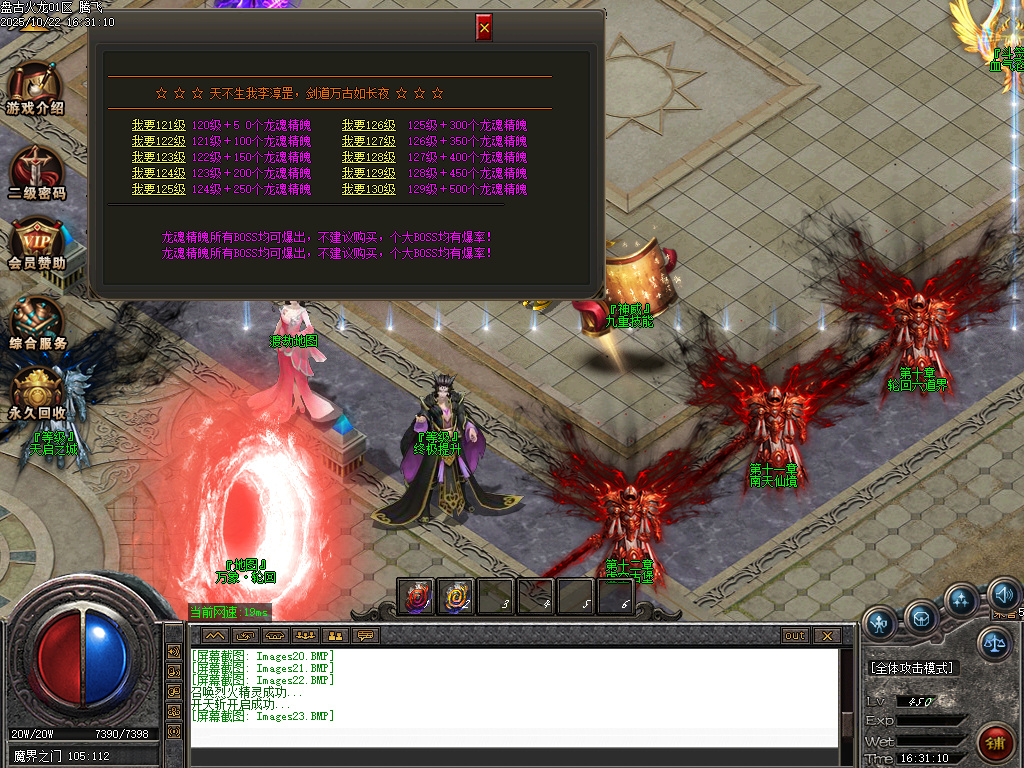Click the chat panel's out button
Screen dimensions: 1024x768
[795, 636]
